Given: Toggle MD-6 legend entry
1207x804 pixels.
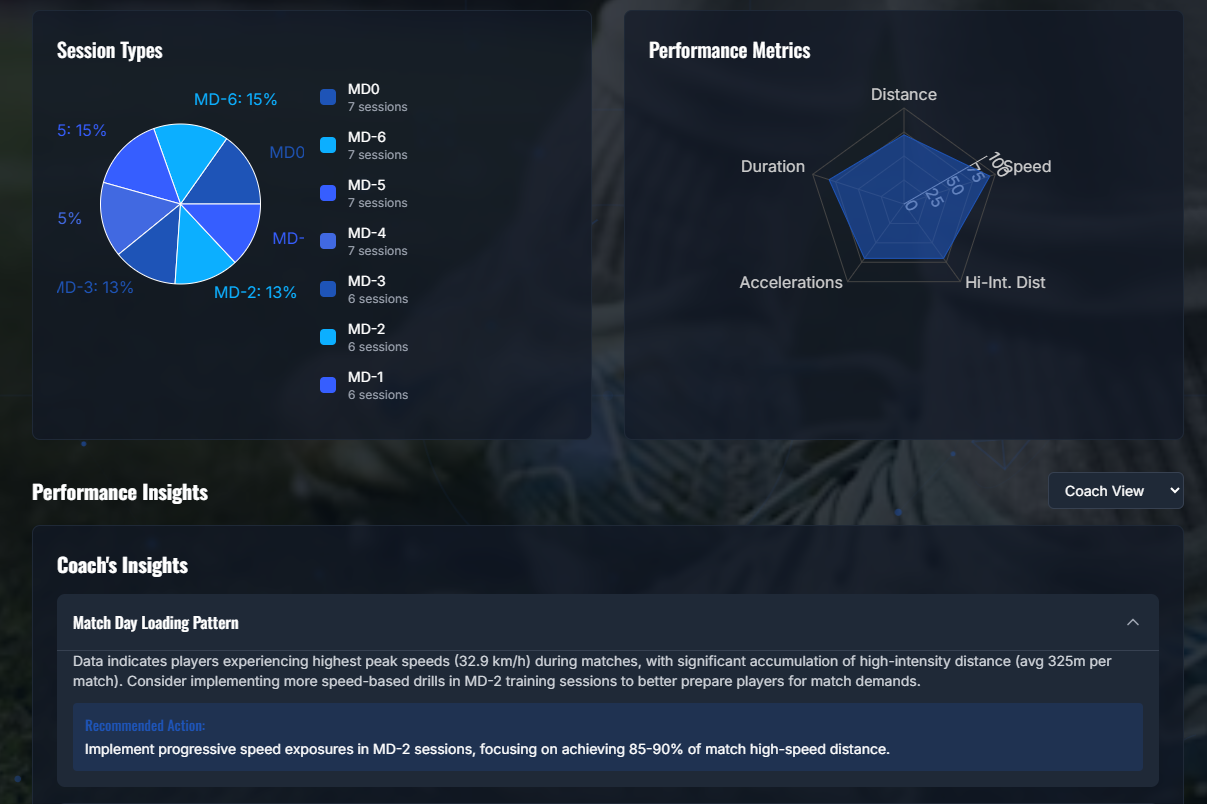Looking at the screenshot, I should (x=365, y=145).
